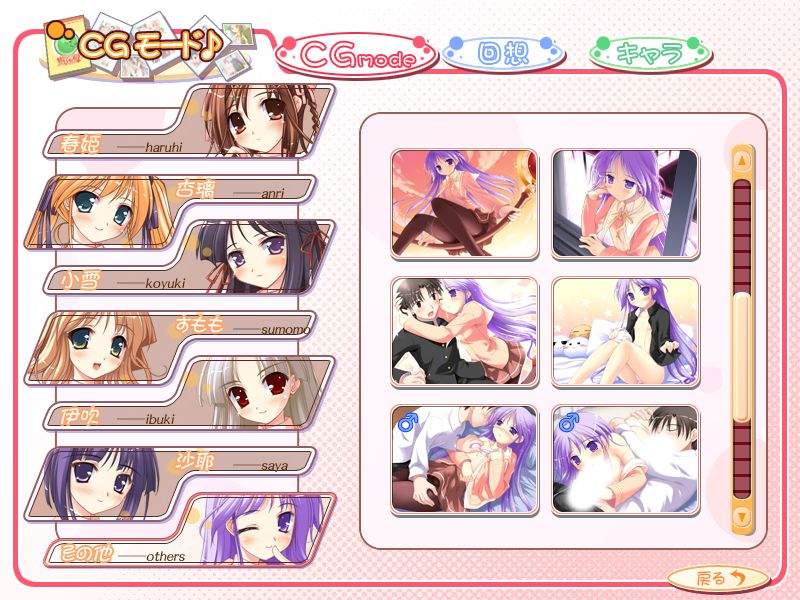Image resolution: width=800 pixels, height=600 pixels.
Task: Go back with the 戻る button
Action: pyautogui.click(x=719, y=577)
